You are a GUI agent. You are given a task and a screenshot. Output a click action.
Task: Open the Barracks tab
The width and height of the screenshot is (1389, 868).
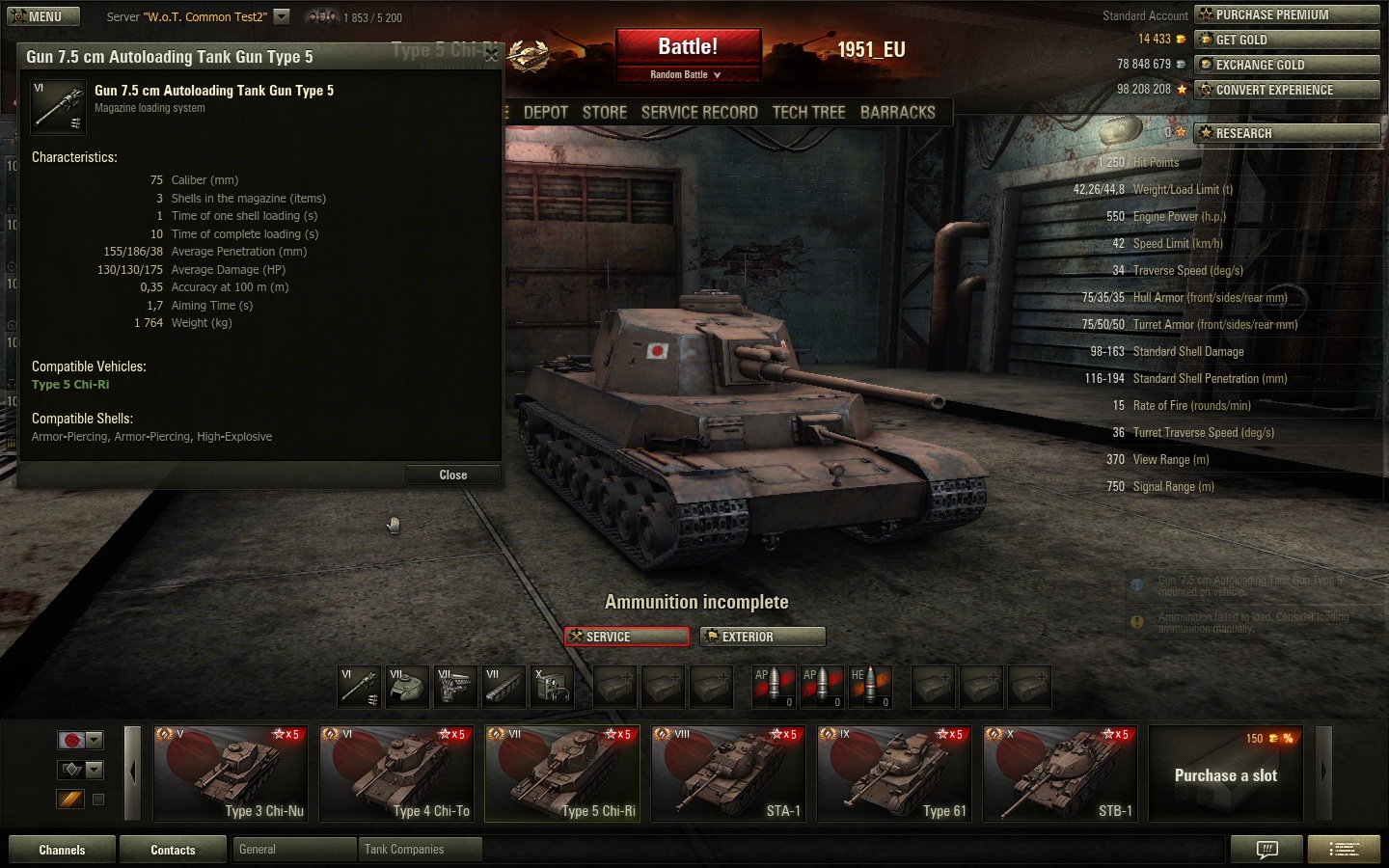click(x=897, y=112)
